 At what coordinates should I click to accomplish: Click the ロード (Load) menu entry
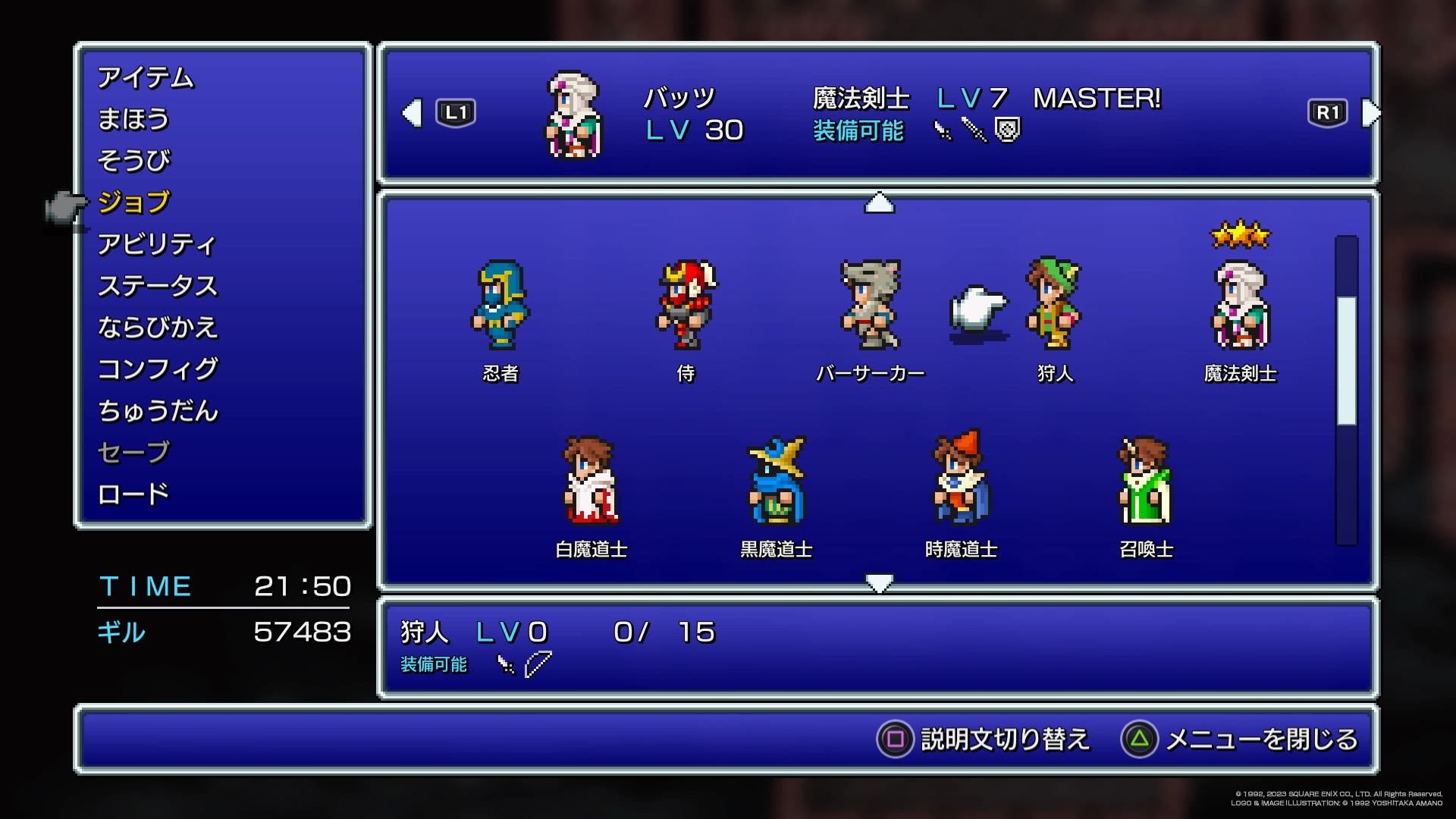(133, 494)
